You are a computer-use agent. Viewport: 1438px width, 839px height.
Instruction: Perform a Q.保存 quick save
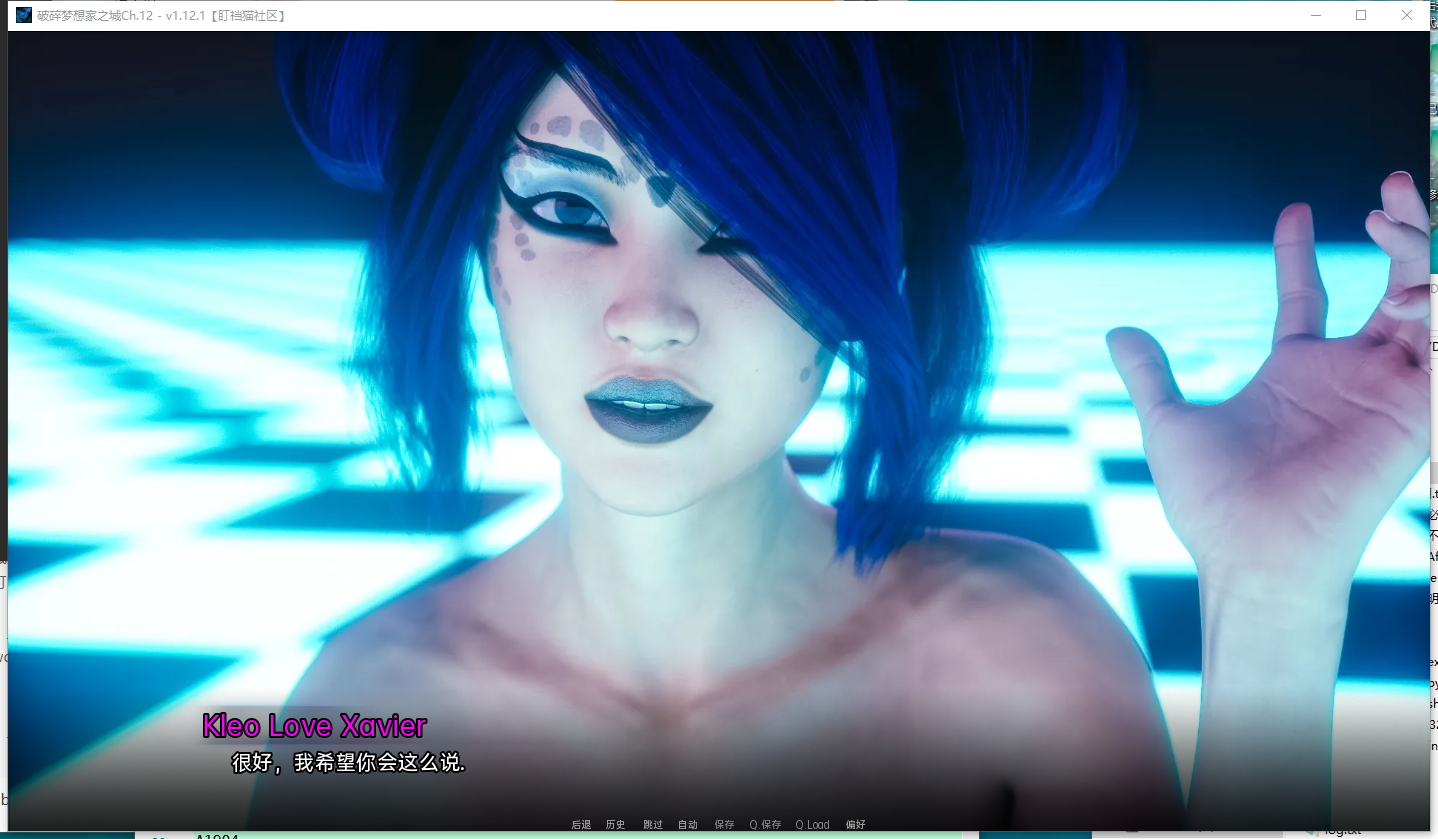pos(765,824)
